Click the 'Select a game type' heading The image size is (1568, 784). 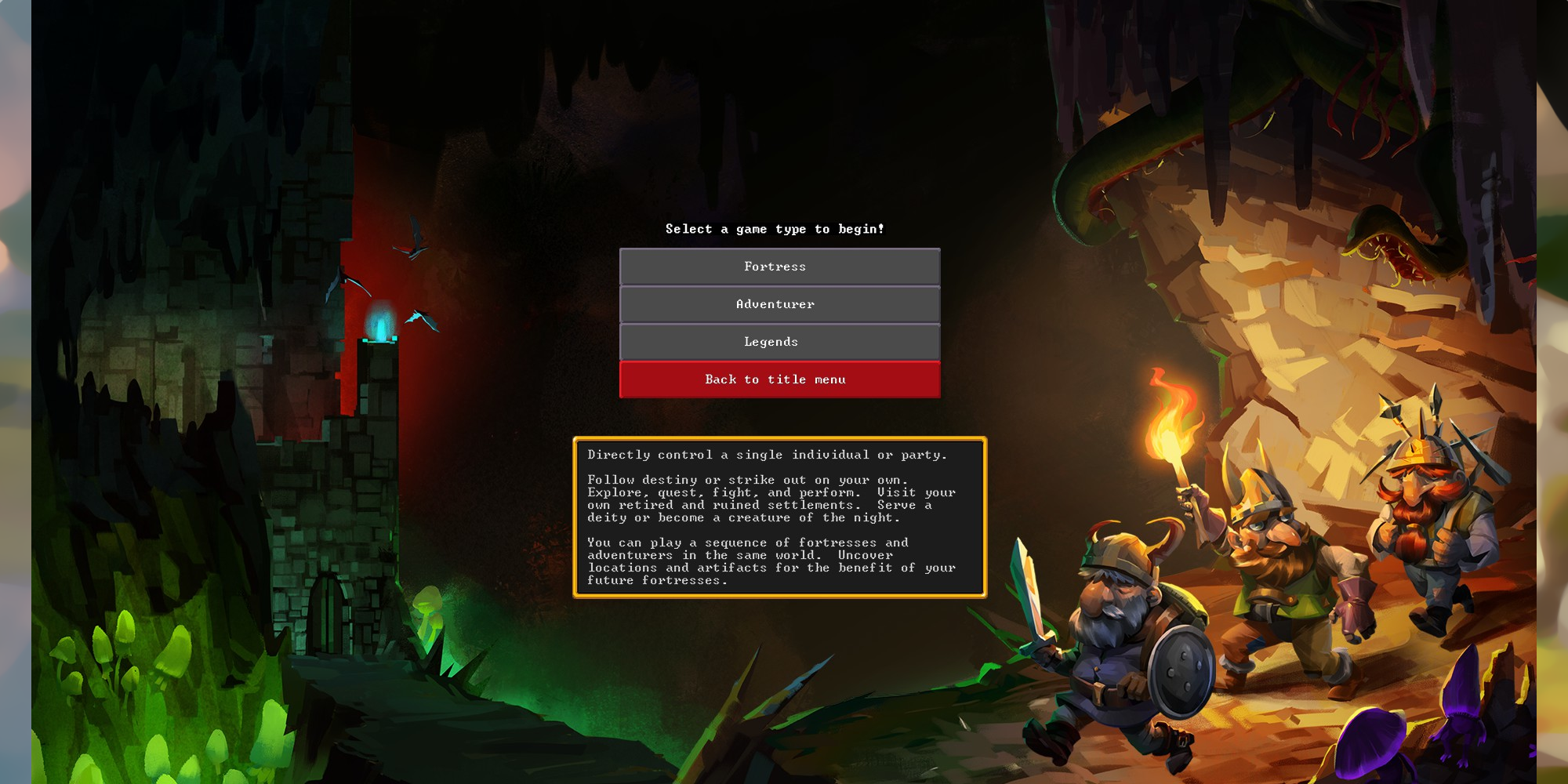775,229
